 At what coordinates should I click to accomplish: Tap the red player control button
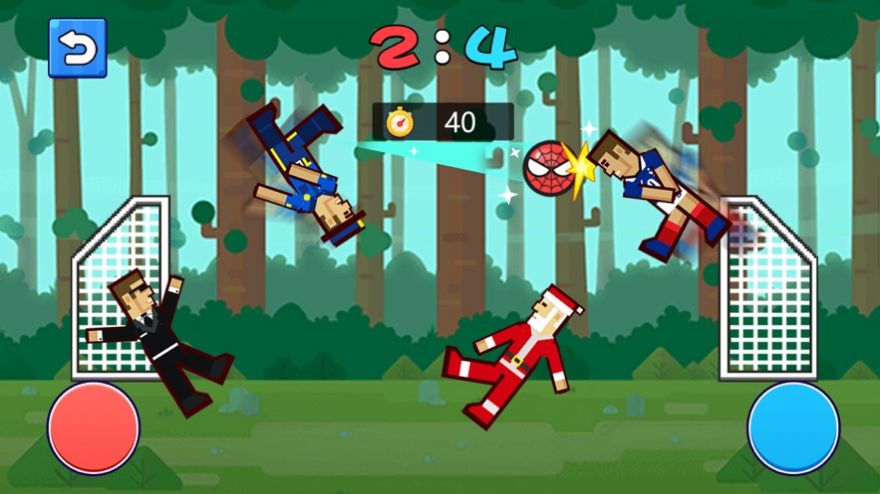pyautogui.click(x=94, y=428)
